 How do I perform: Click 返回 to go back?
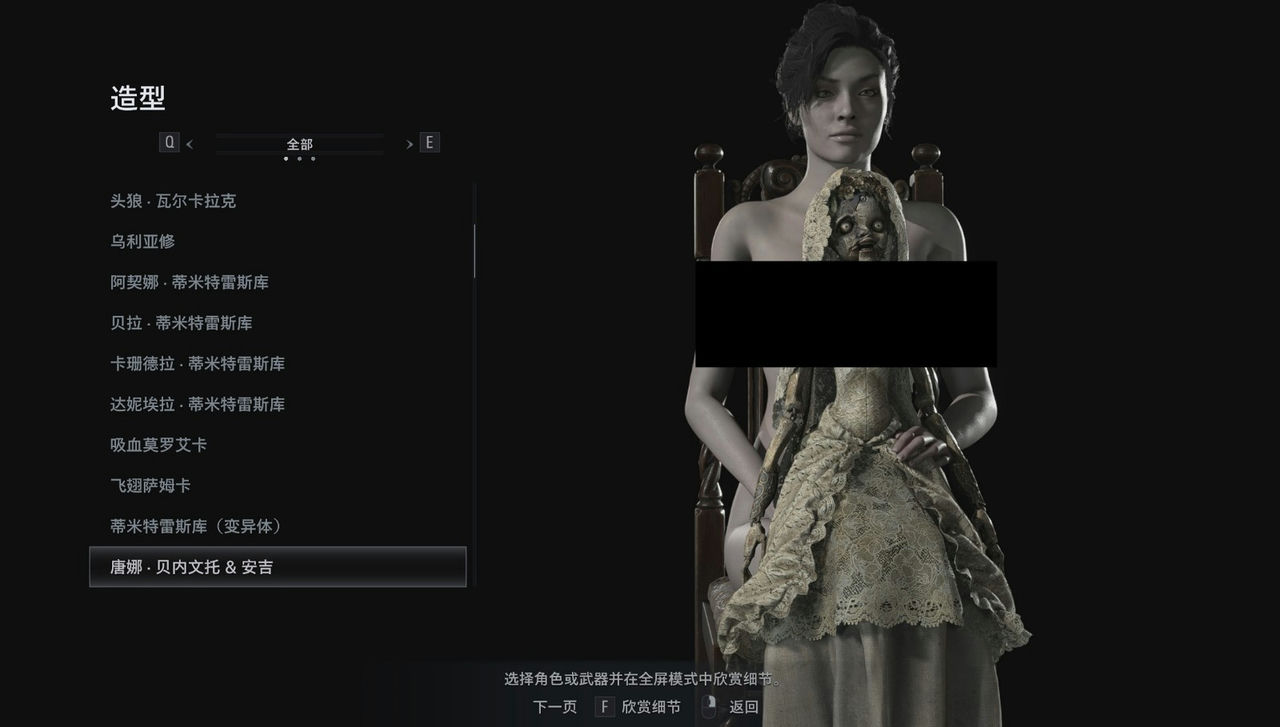(743, 707)
